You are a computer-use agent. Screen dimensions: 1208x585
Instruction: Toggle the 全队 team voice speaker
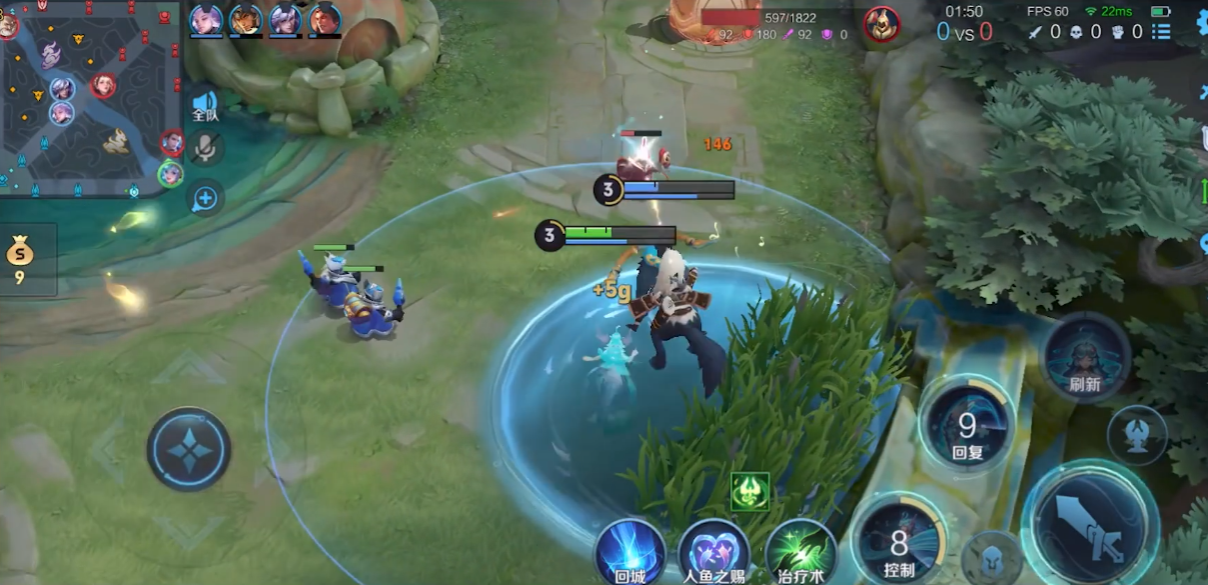tap(205, 105)
